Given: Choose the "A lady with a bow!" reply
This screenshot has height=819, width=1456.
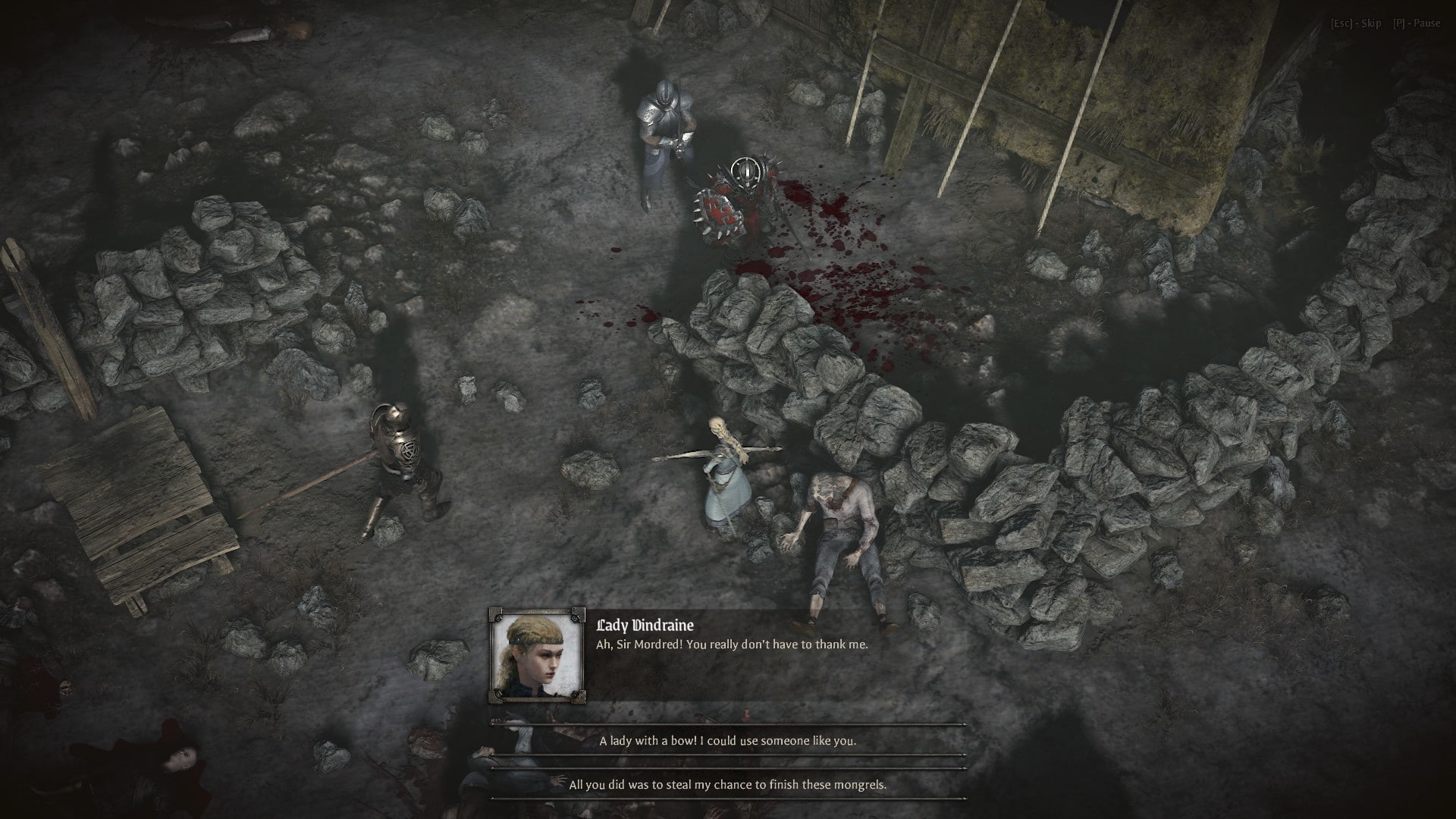Looking at the screenshot, I should click(x=727, y=740).
